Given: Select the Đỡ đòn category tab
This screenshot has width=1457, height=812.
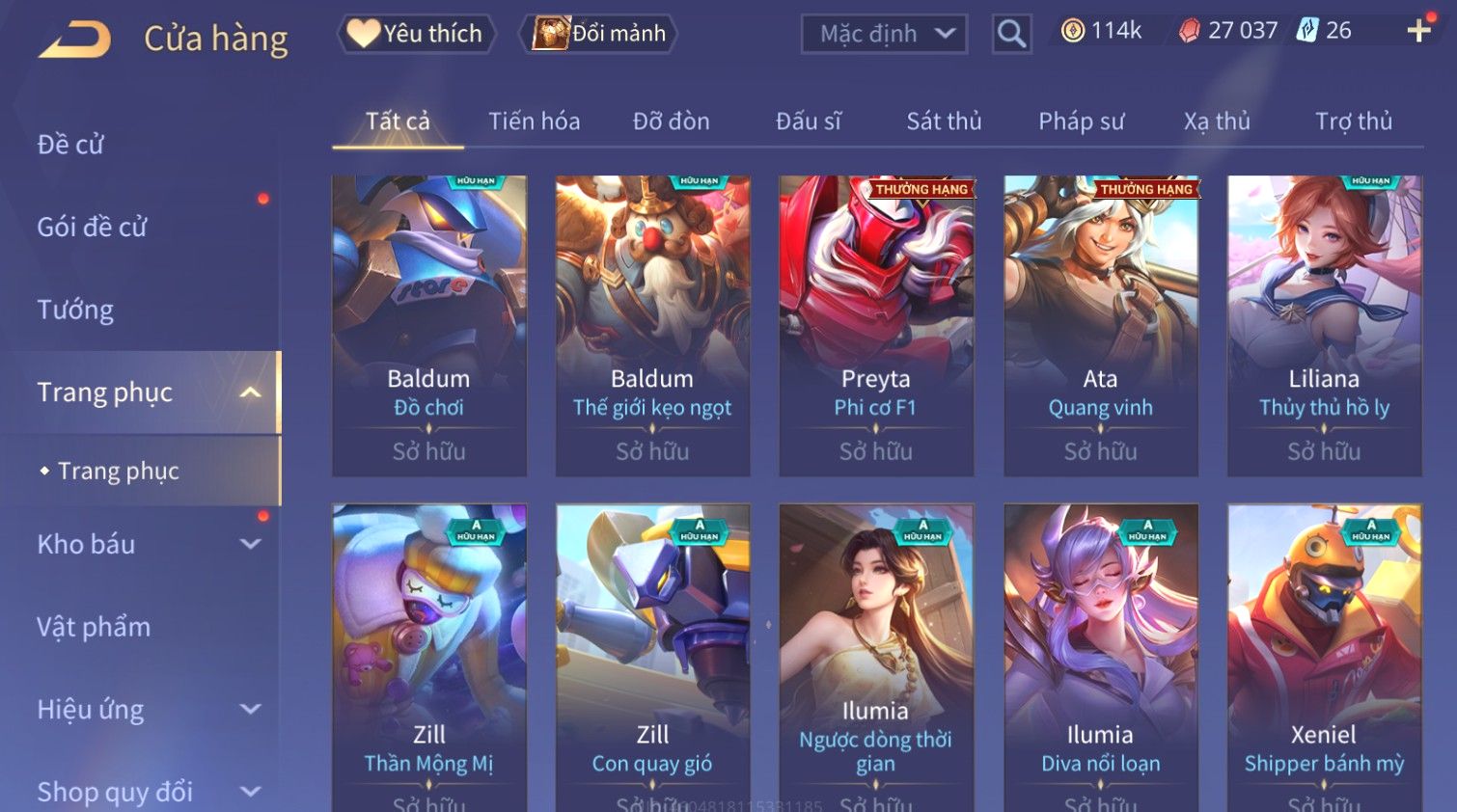Looking at the screenshot, I should pos(671,122).
